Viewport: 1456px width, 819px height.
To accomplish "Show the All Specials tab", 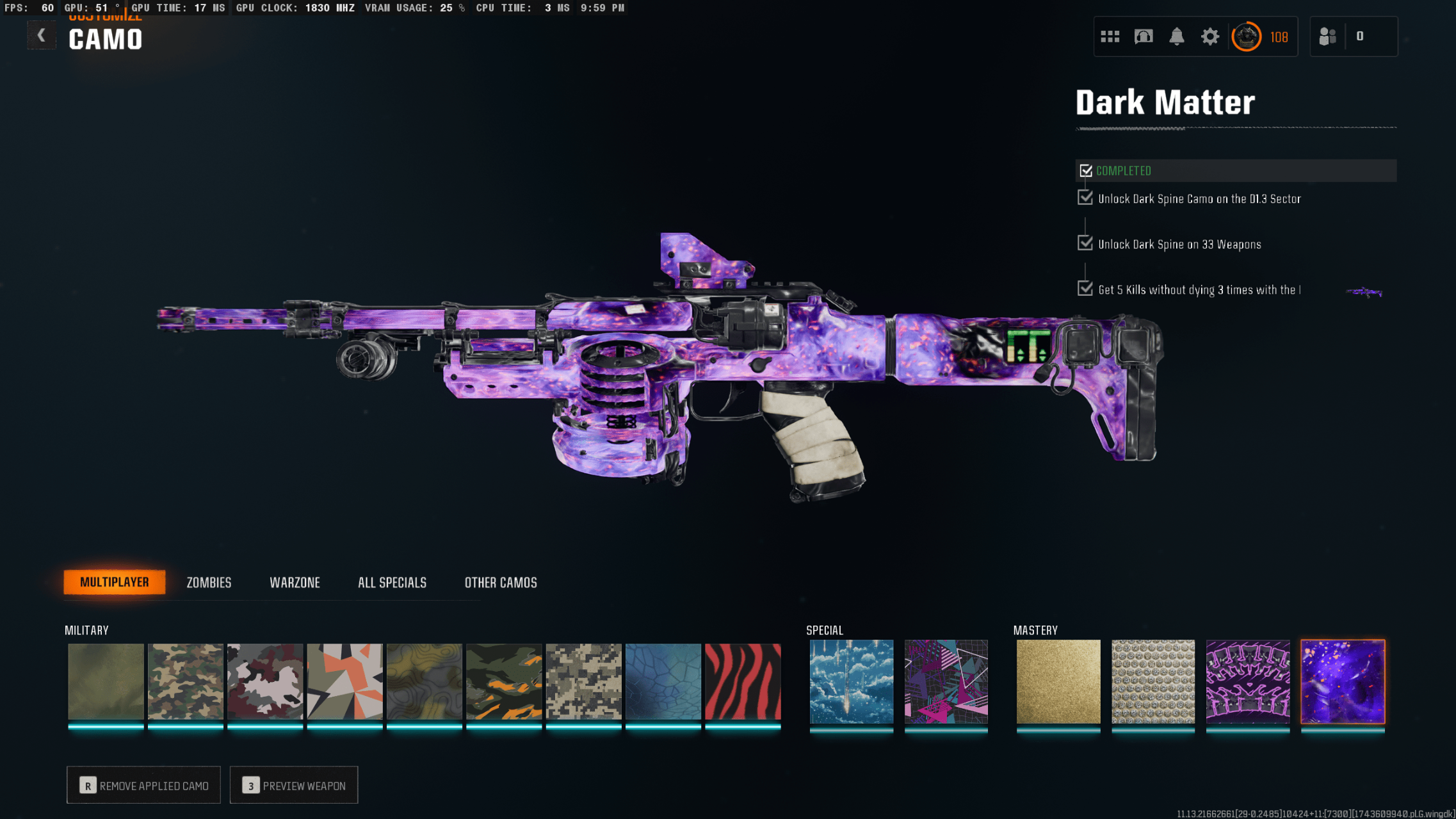I will tap(392, 583).
